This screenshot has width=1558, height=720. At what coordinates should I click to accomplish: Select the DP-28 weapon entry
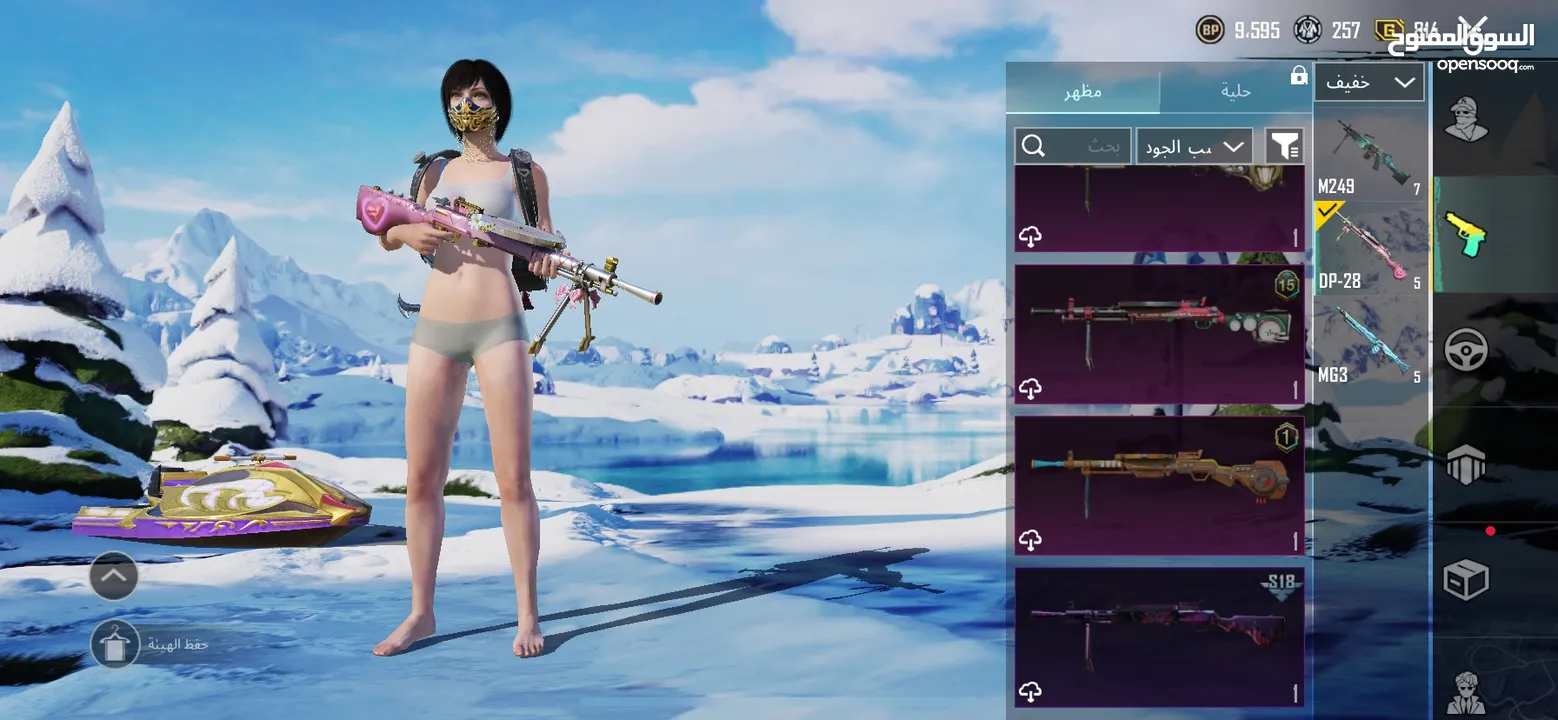tap(1371, 250)
